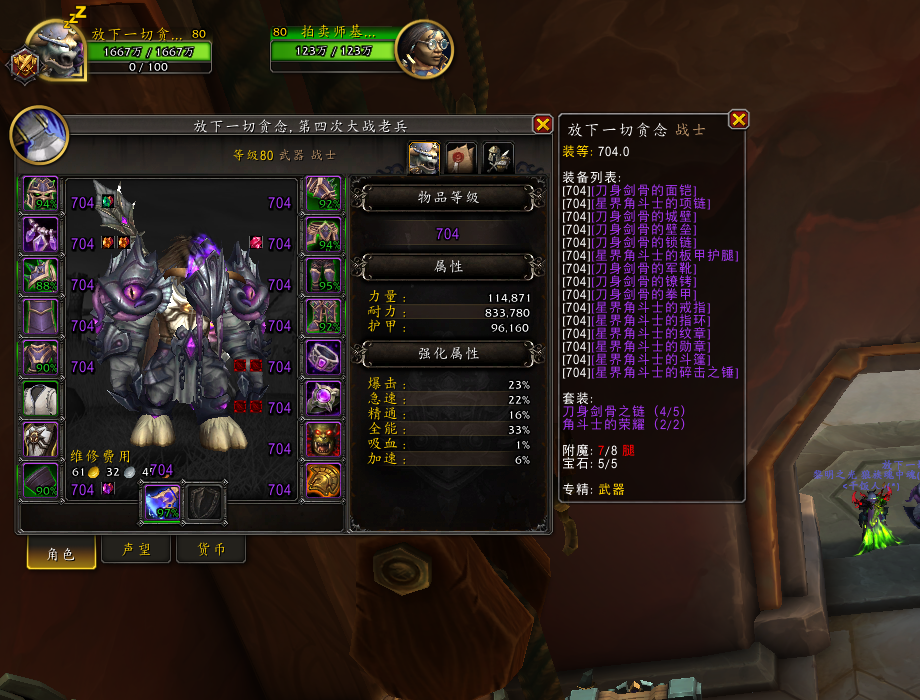The image size is (920, 700).
Task: Choose the golden helmet trinket slot
Action: point(323,481)
